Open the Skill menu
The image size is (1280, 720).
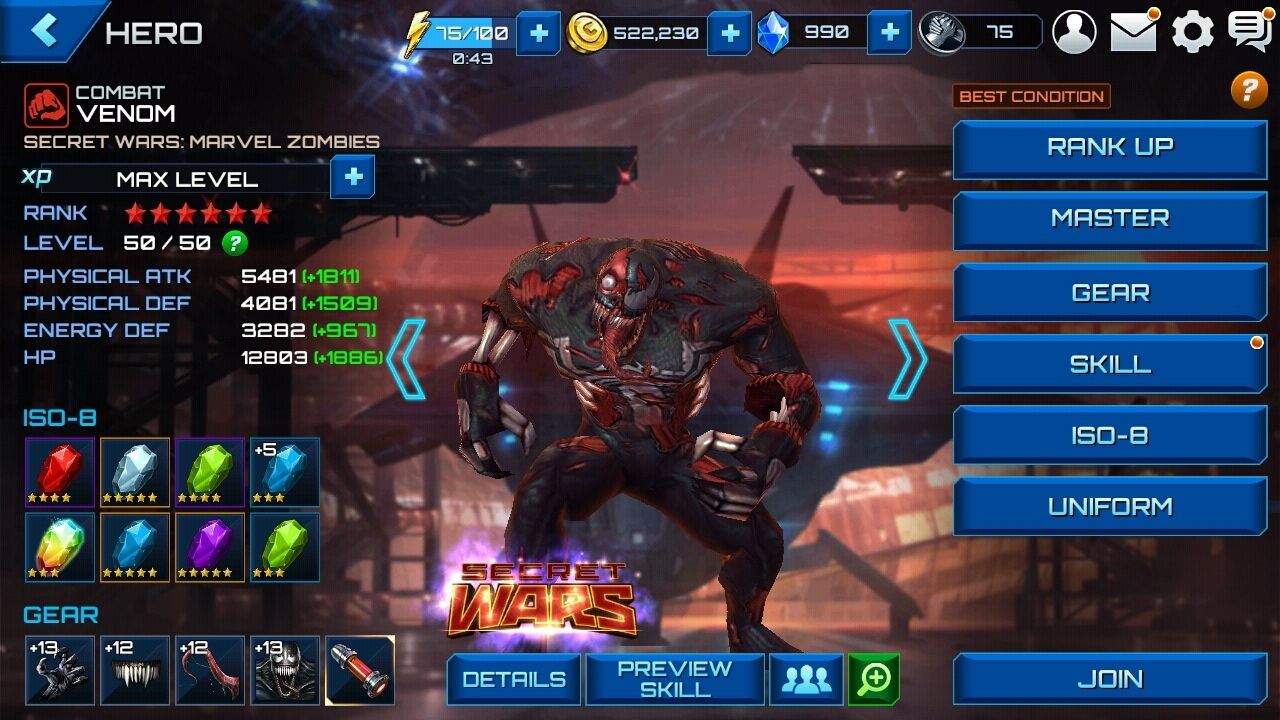1110,365
